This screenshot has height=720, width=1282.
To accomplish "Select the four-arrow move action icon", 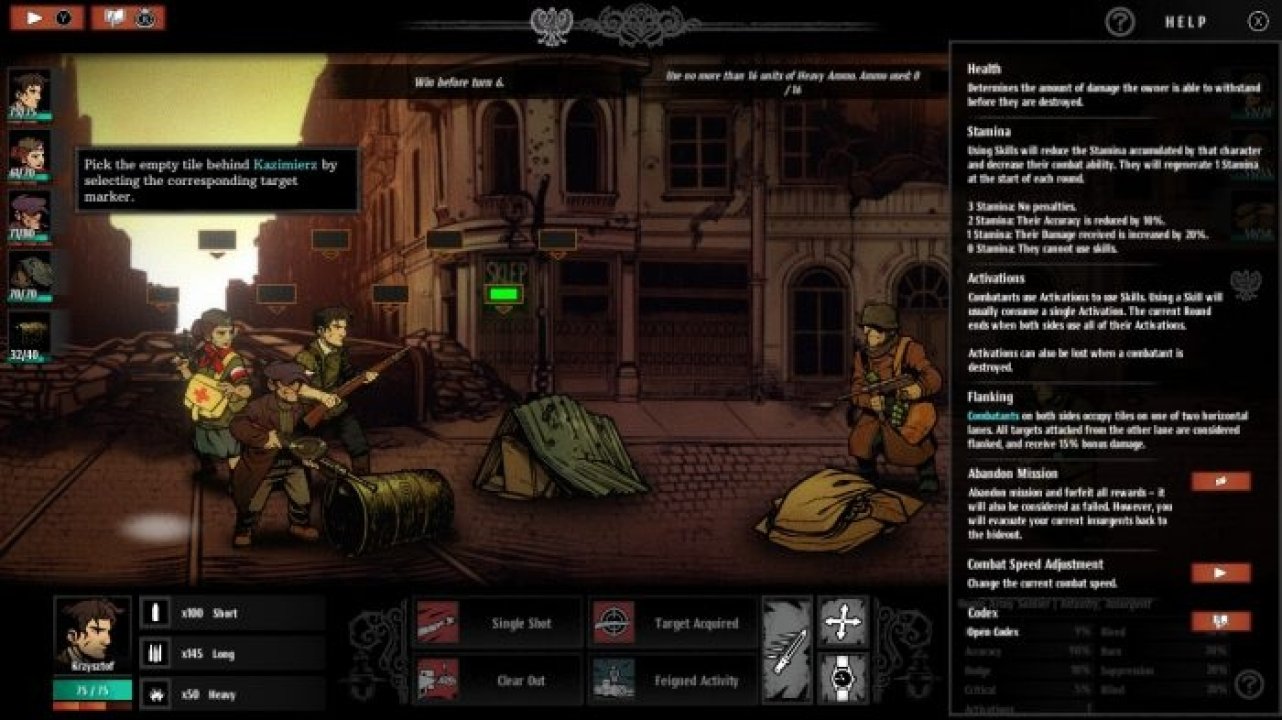I will 843,622.
